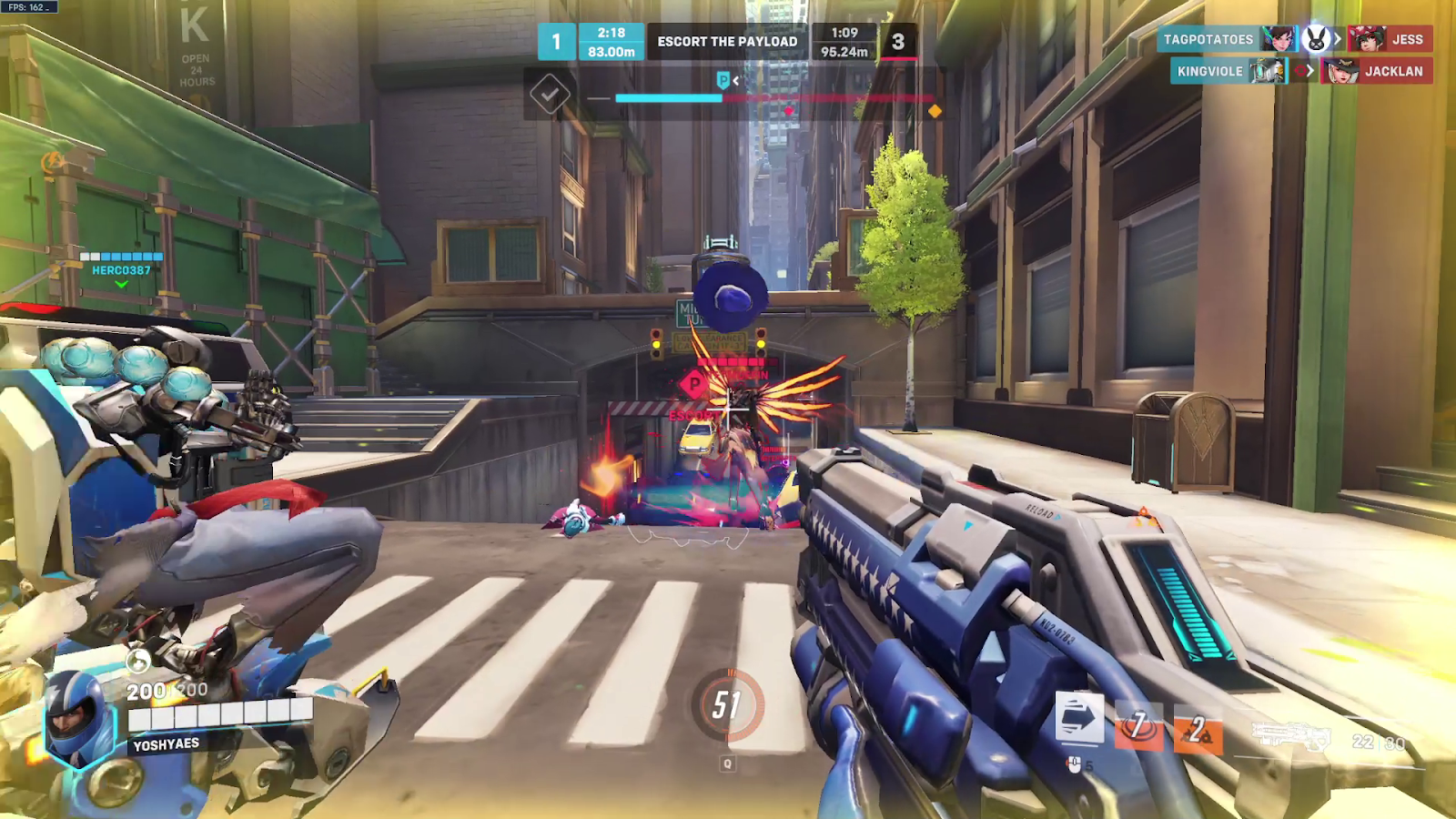Click the payload P marker on progress track
Image resolution: width=1456 pixels, height=819 pixels.
click(x=723, y=81)
